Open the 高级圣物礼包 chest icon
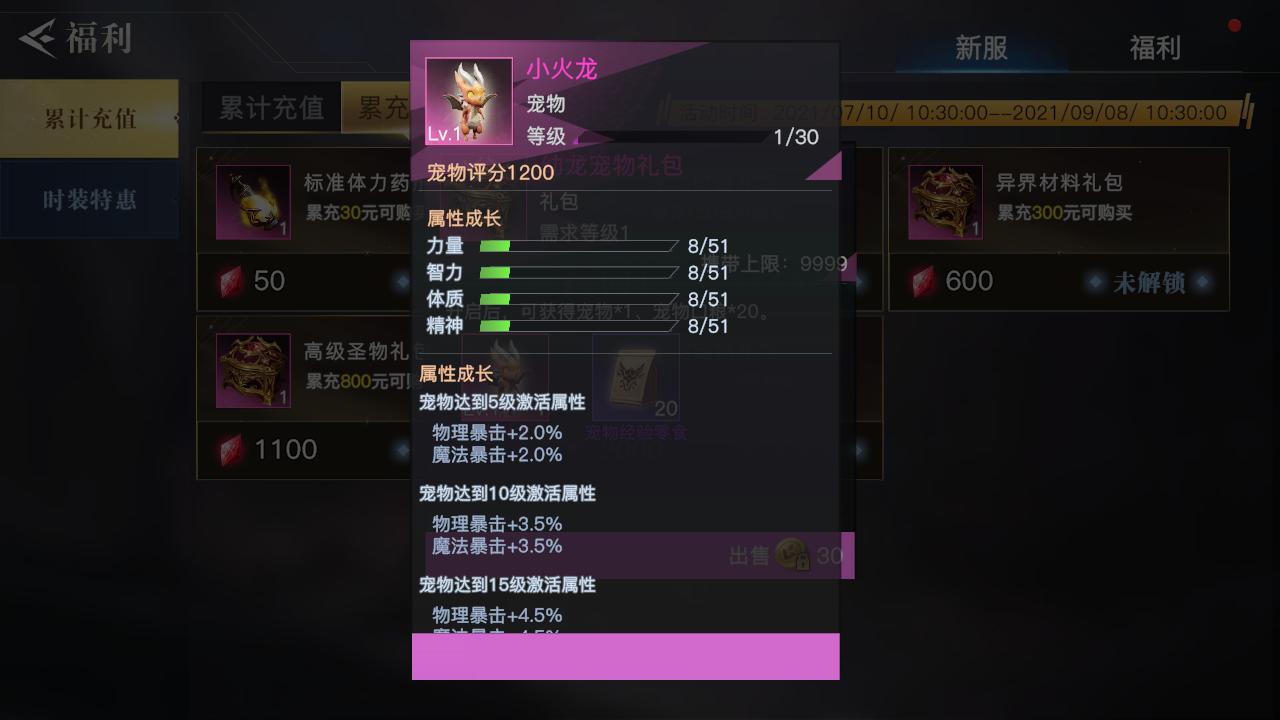 pyautogui.click(x=252, y=371)
